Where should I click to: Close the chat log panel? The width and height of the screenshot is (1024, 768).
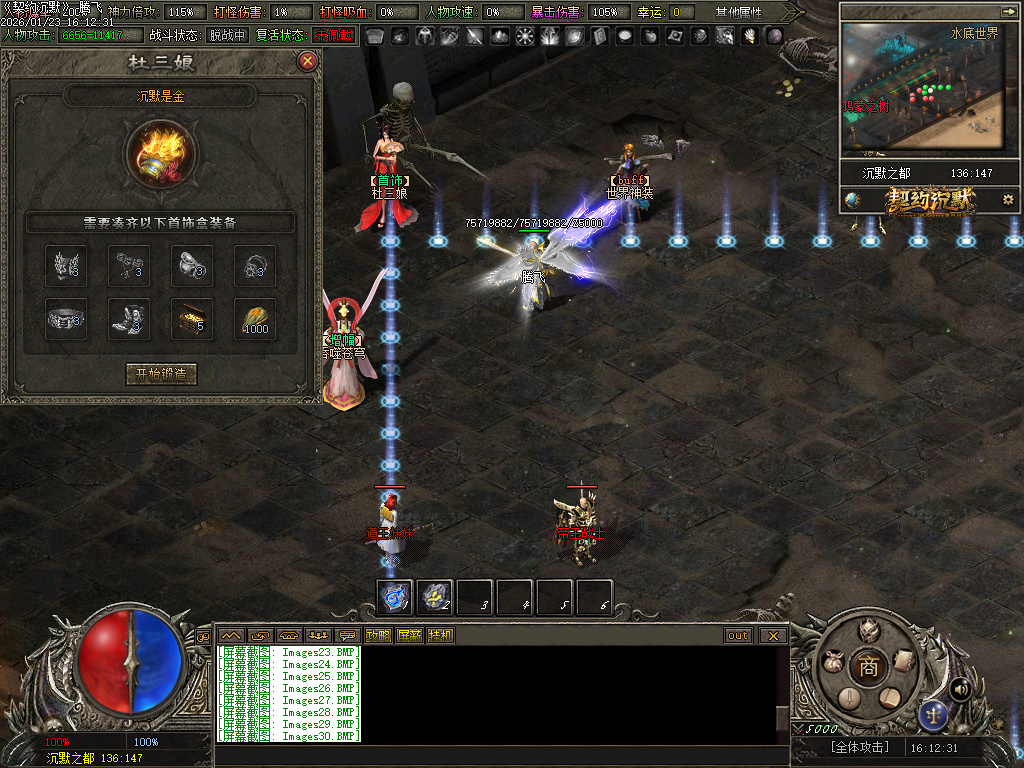coord(773,635)
